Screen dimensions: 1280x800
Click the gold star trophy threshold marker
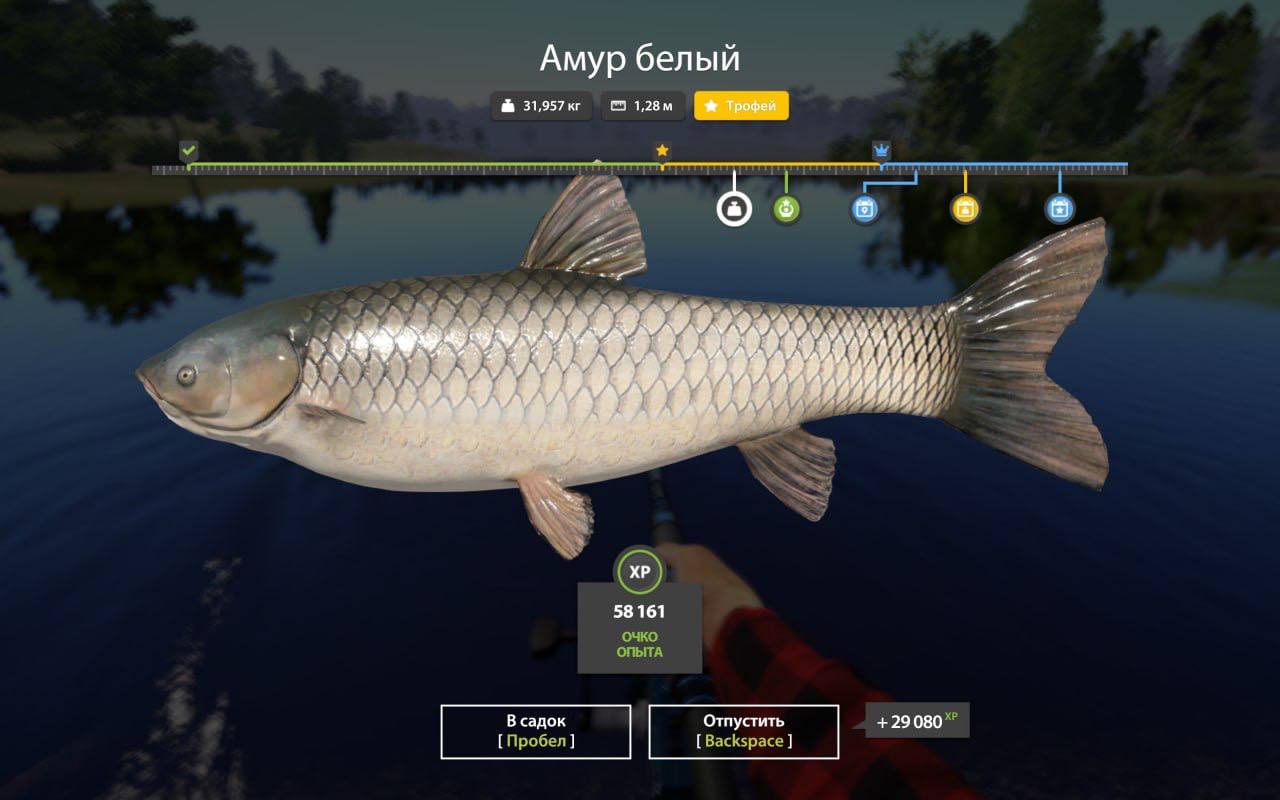(662, 151)
